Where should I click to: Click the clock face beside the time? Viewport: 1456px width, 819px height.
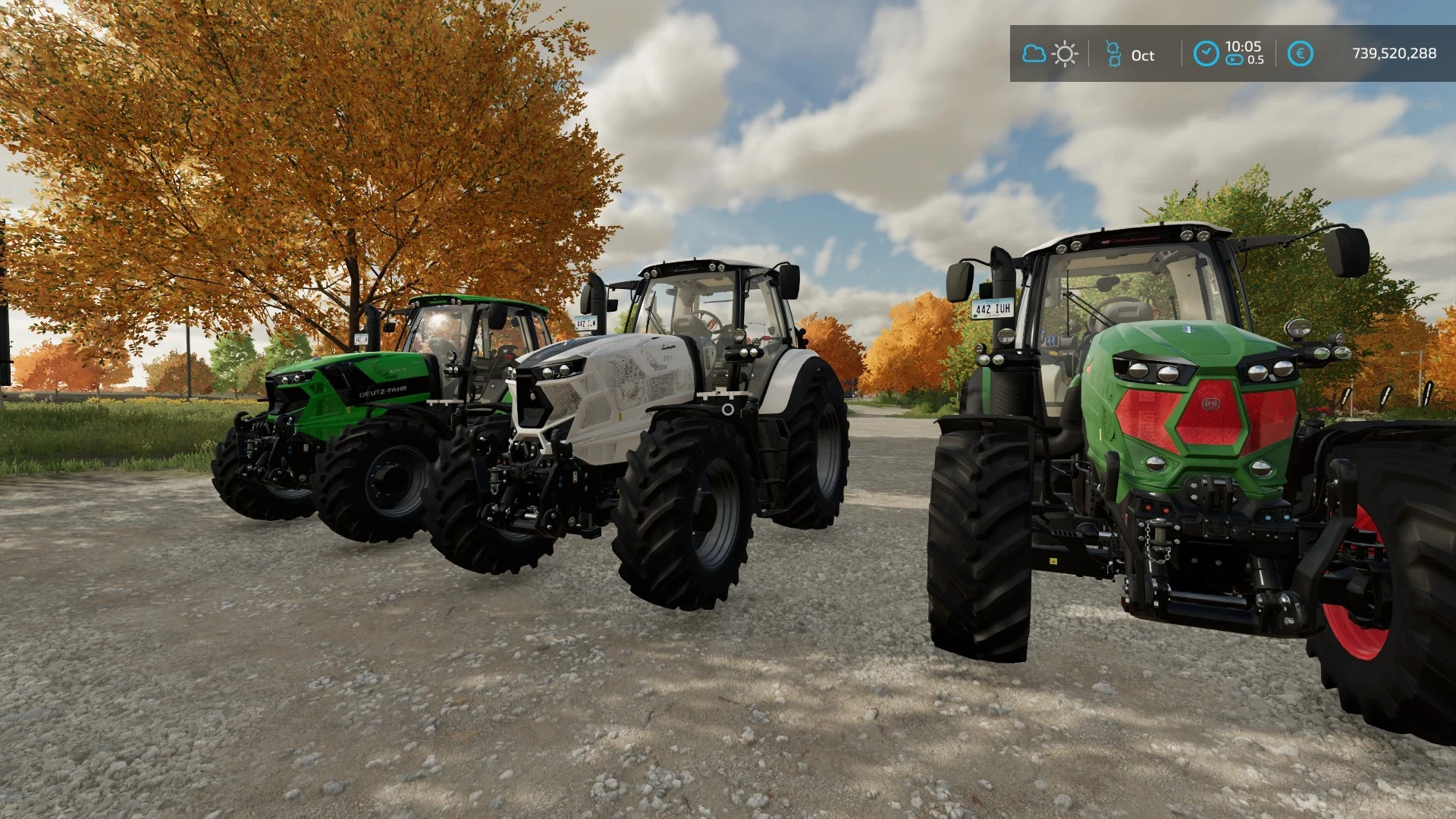point(1206,54)
